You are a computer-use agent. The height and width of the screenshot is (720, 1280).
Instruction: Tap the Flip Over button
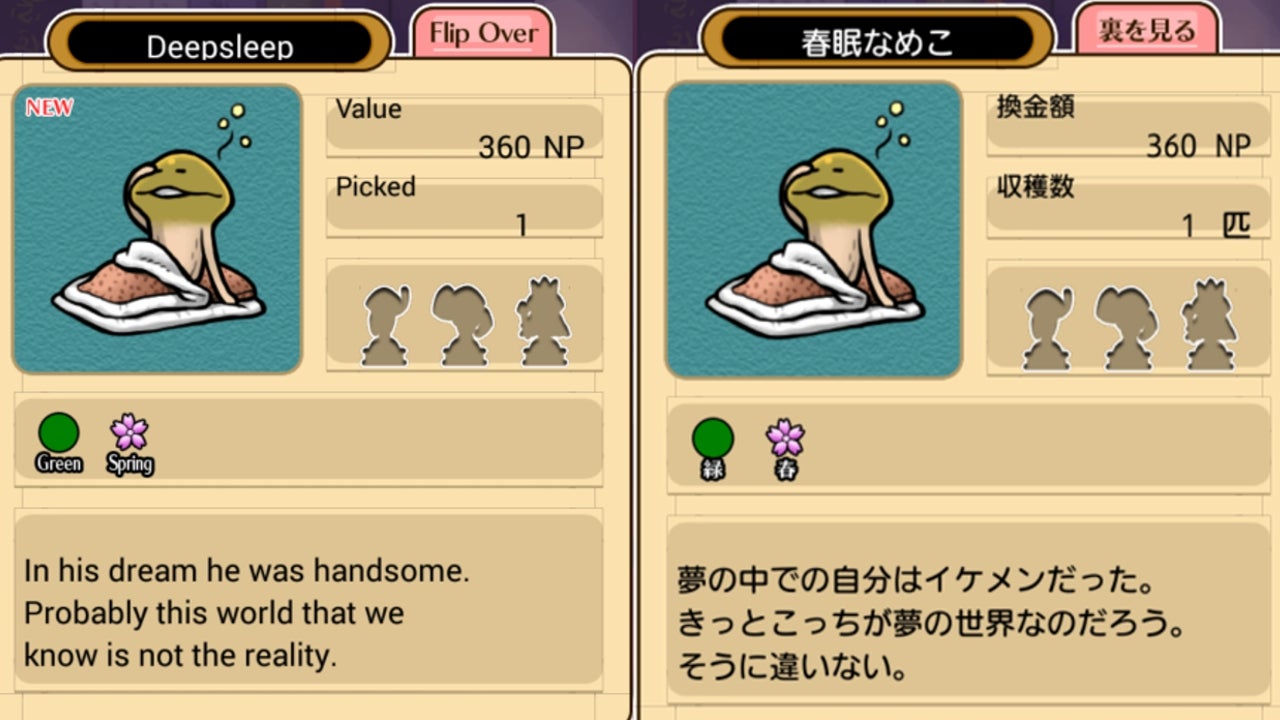482,33
